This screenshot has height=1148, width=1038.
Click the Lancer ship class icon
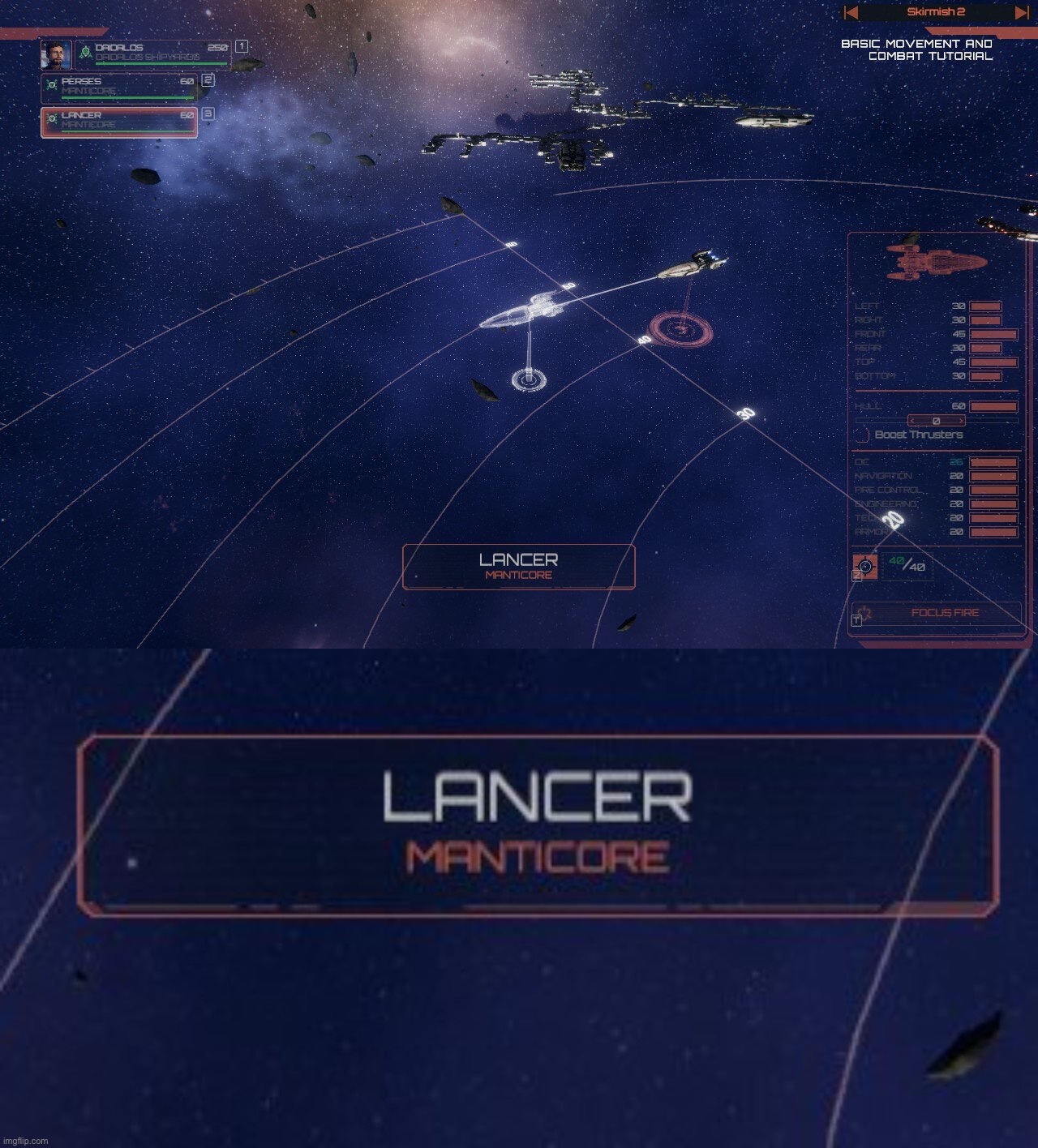pos(52,117)
